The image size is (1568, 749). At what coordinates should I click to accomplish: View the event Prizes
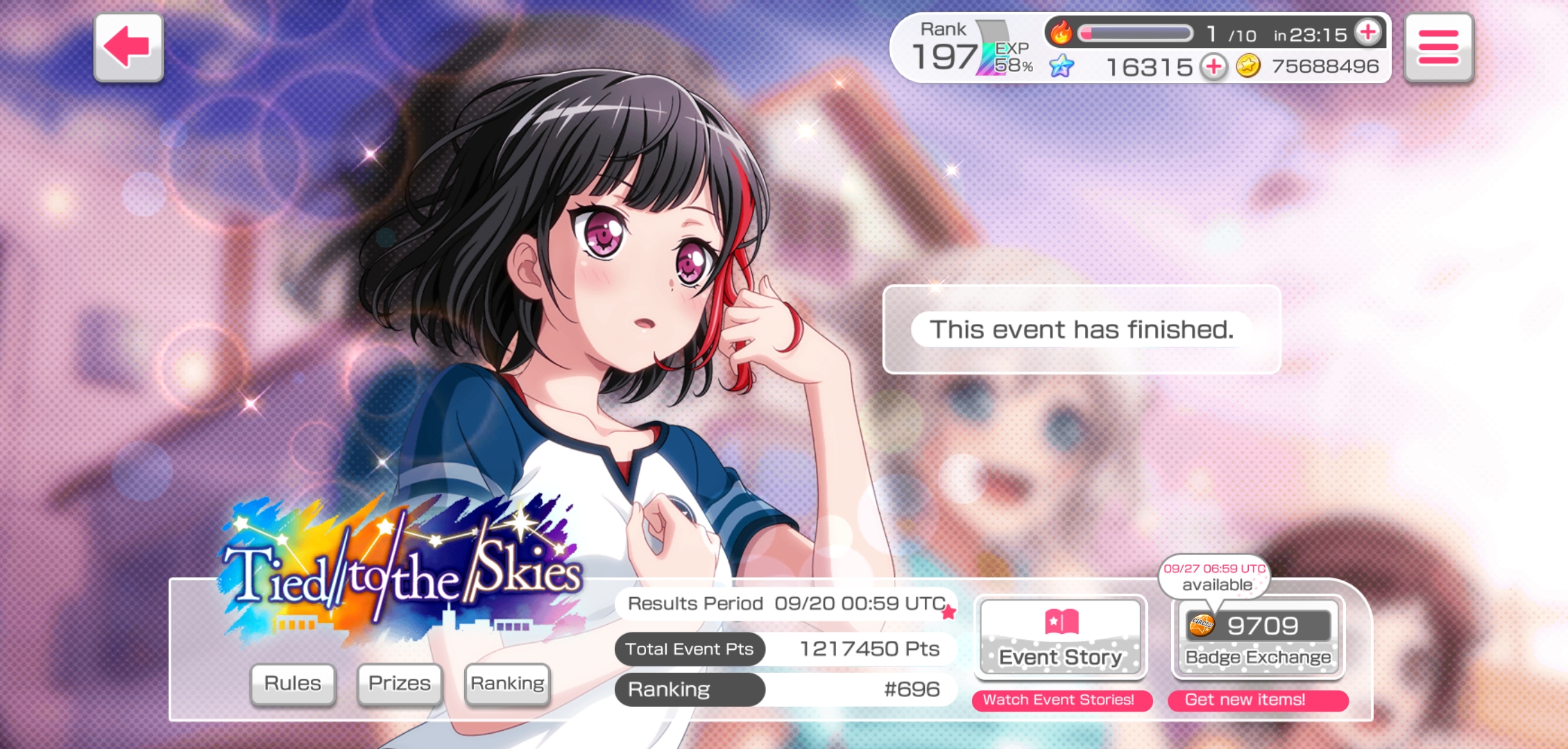coord(400,684)
